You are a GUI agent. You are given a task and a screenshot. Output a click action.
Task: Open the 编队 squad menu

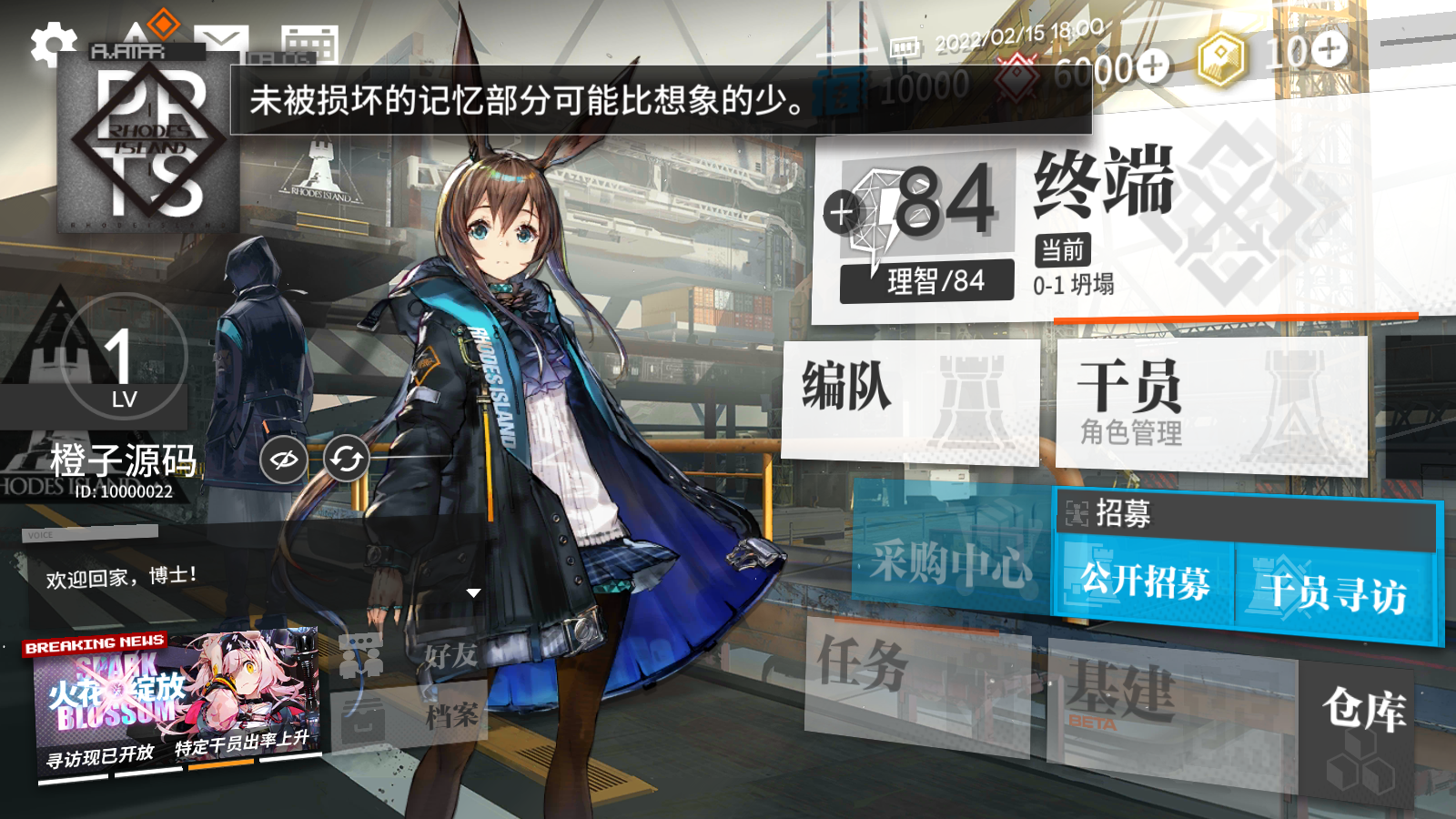(x=910, y=400)
